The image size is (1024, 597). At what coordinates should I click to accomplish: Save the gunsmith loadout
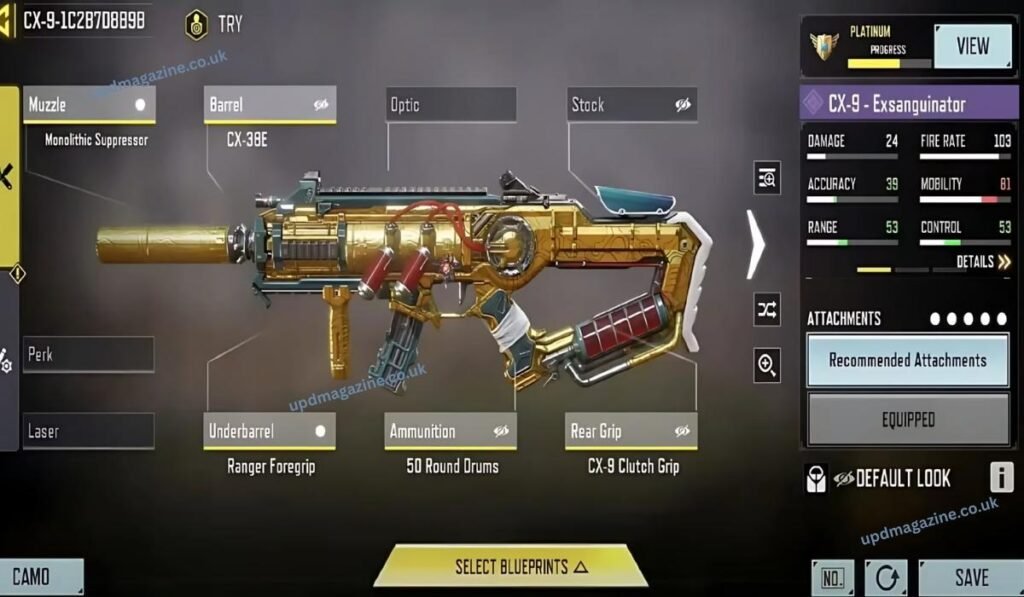point(970,577)
